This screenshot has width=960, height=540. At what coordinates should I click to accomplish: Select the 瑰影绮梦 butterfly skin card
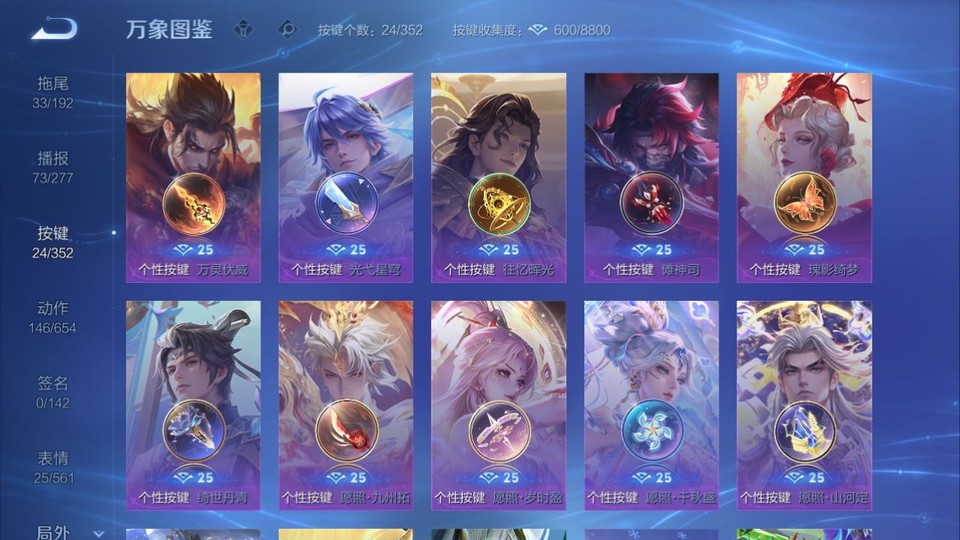(x=804, y=177)
